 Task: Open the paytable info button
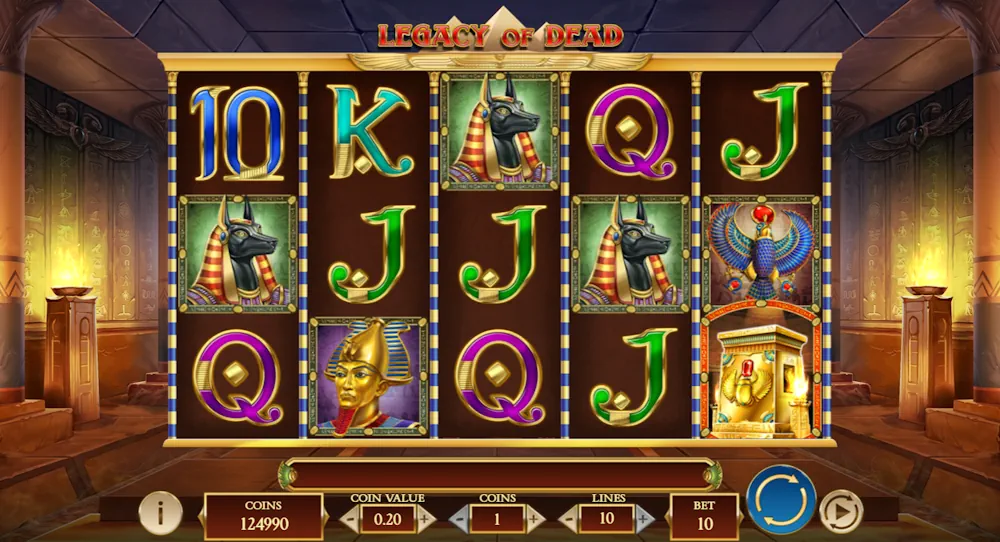coord(160,514)
